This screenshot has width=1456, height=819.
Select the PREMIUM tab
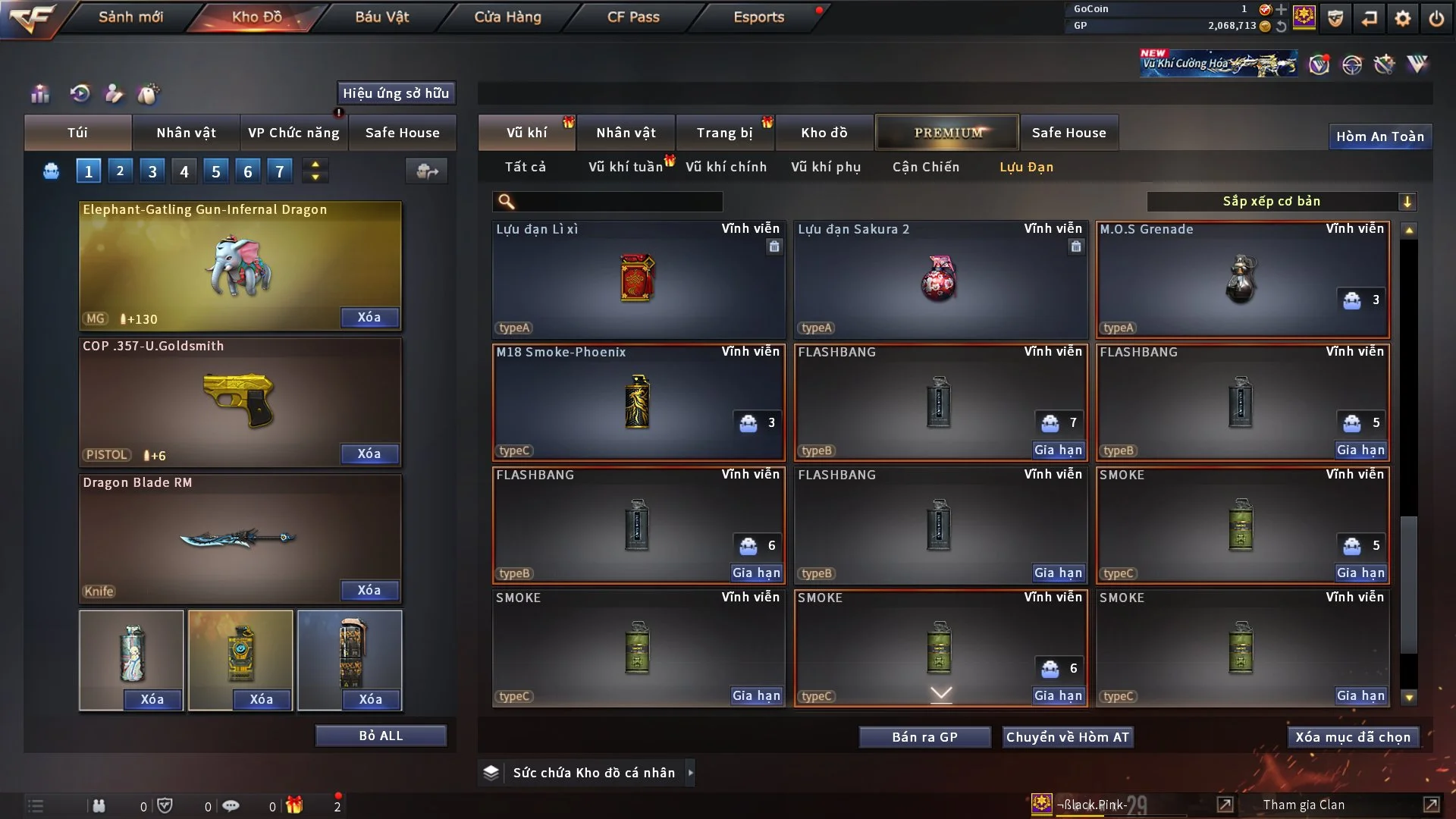947,133
